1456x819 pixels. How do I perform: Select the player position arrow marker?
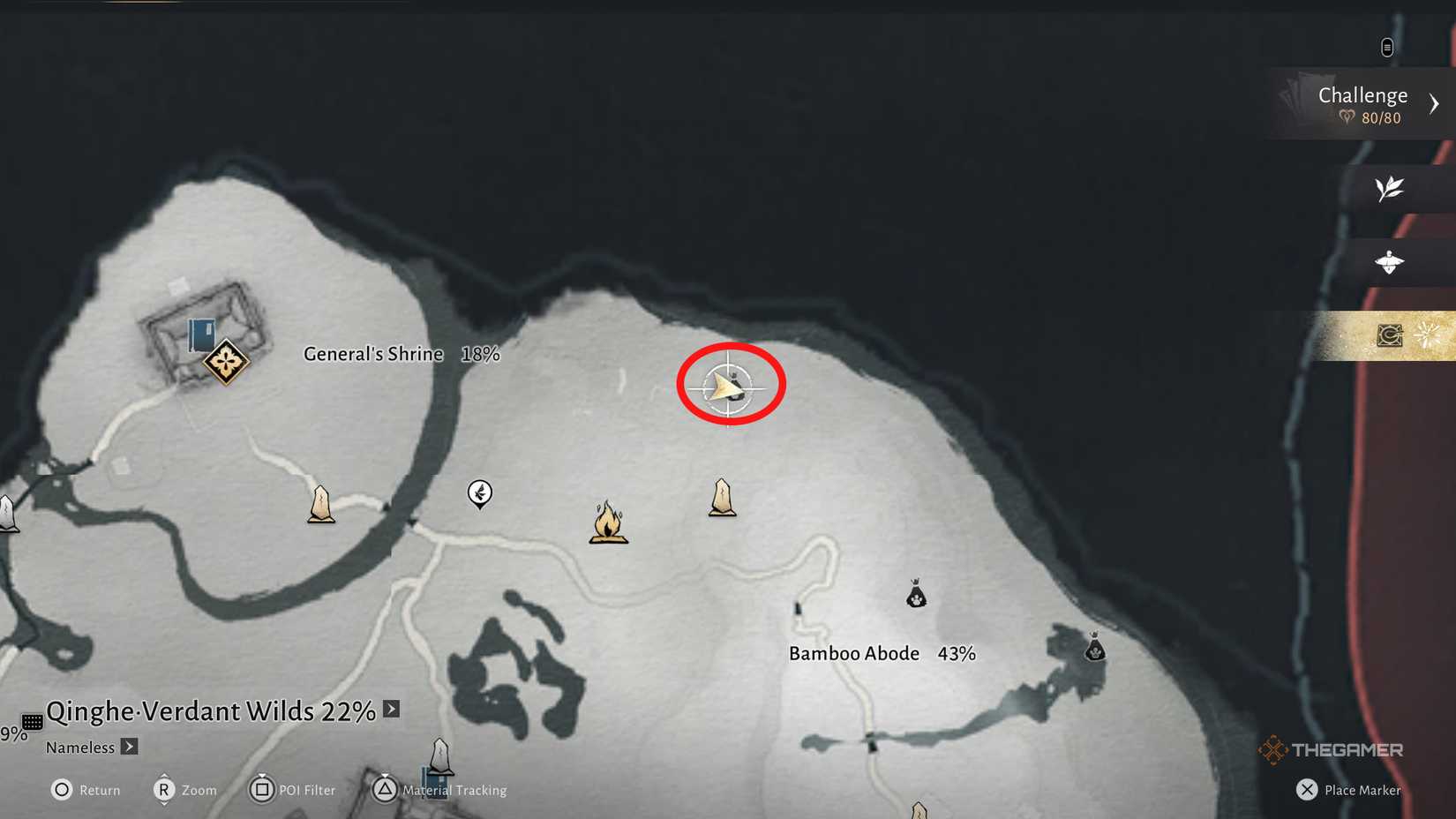click(x=727, y=385)
